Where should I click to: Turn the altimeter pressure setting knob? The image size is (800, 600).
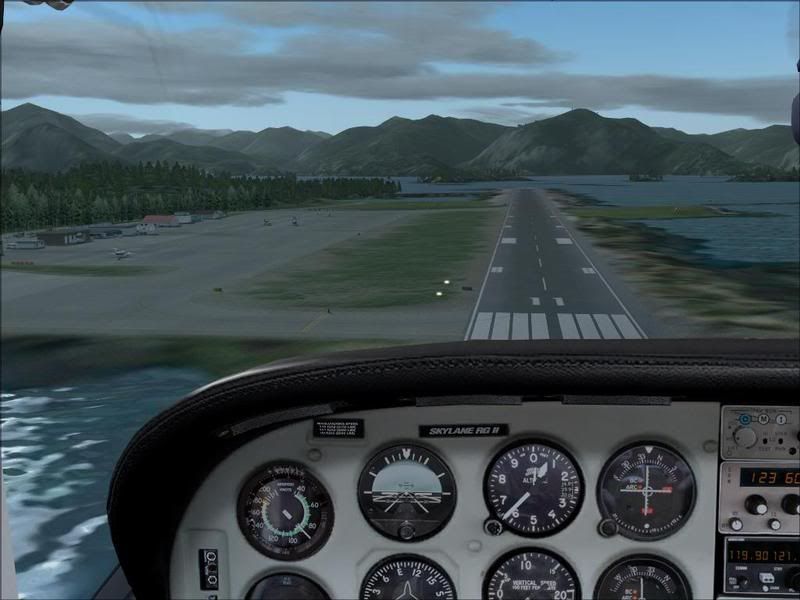point(492,526)
